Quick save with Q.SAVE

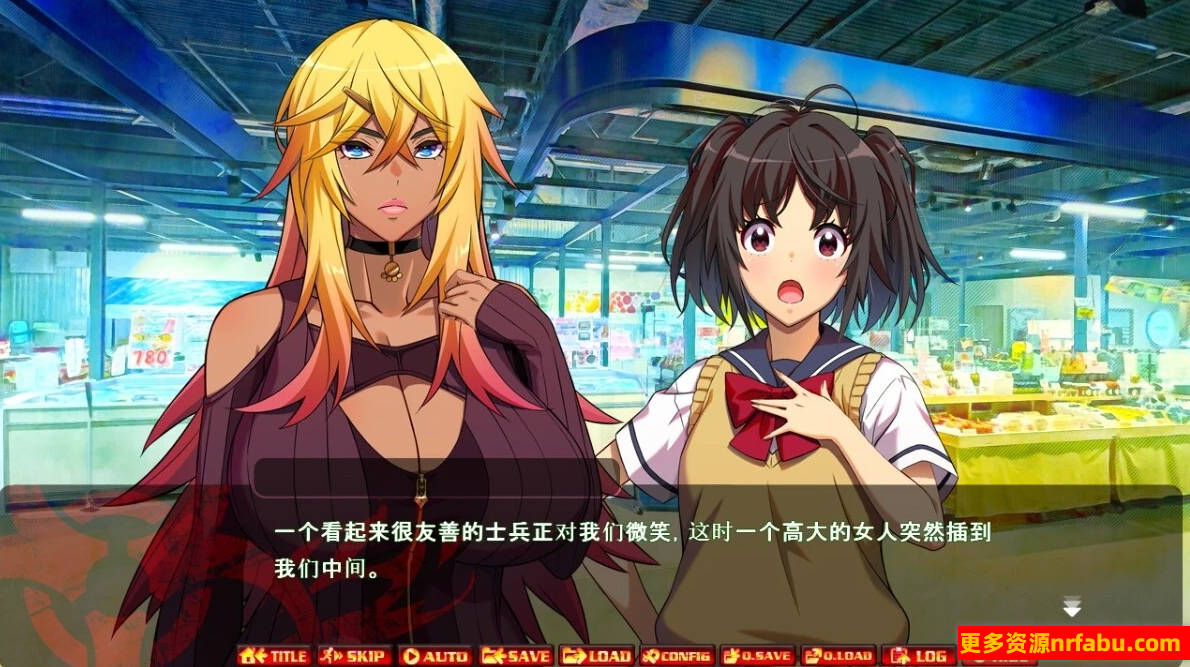pyautogui.click(x=757, y=656)
